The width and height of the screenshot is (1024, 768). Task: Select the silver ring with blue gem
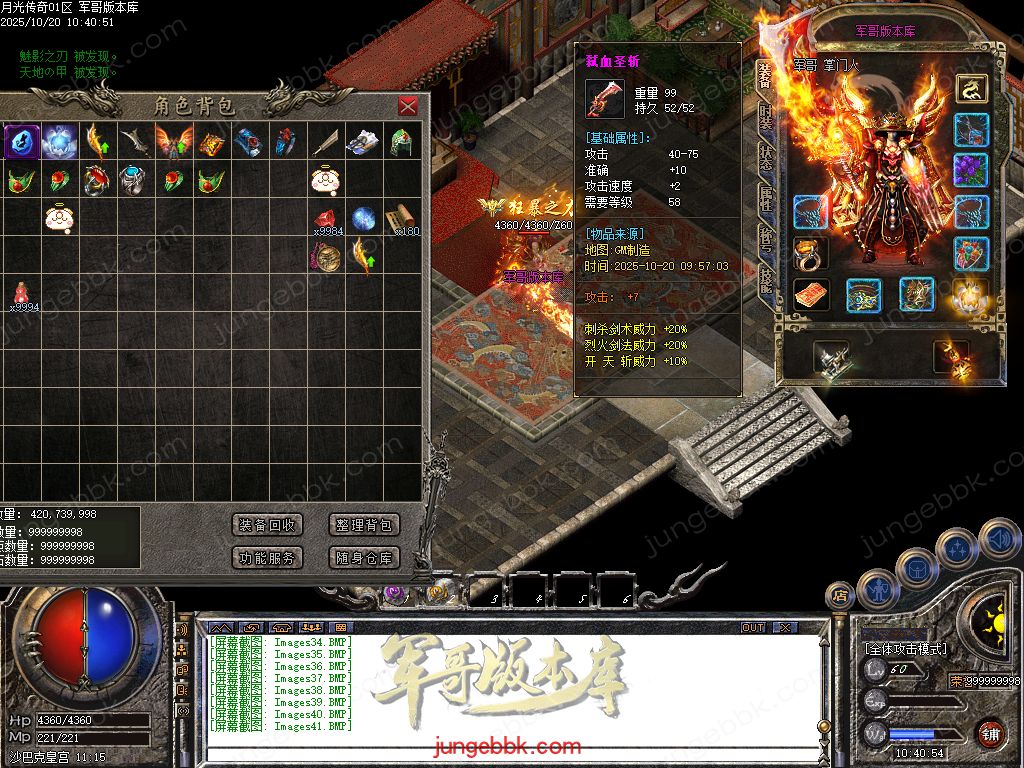pos(134,180)
